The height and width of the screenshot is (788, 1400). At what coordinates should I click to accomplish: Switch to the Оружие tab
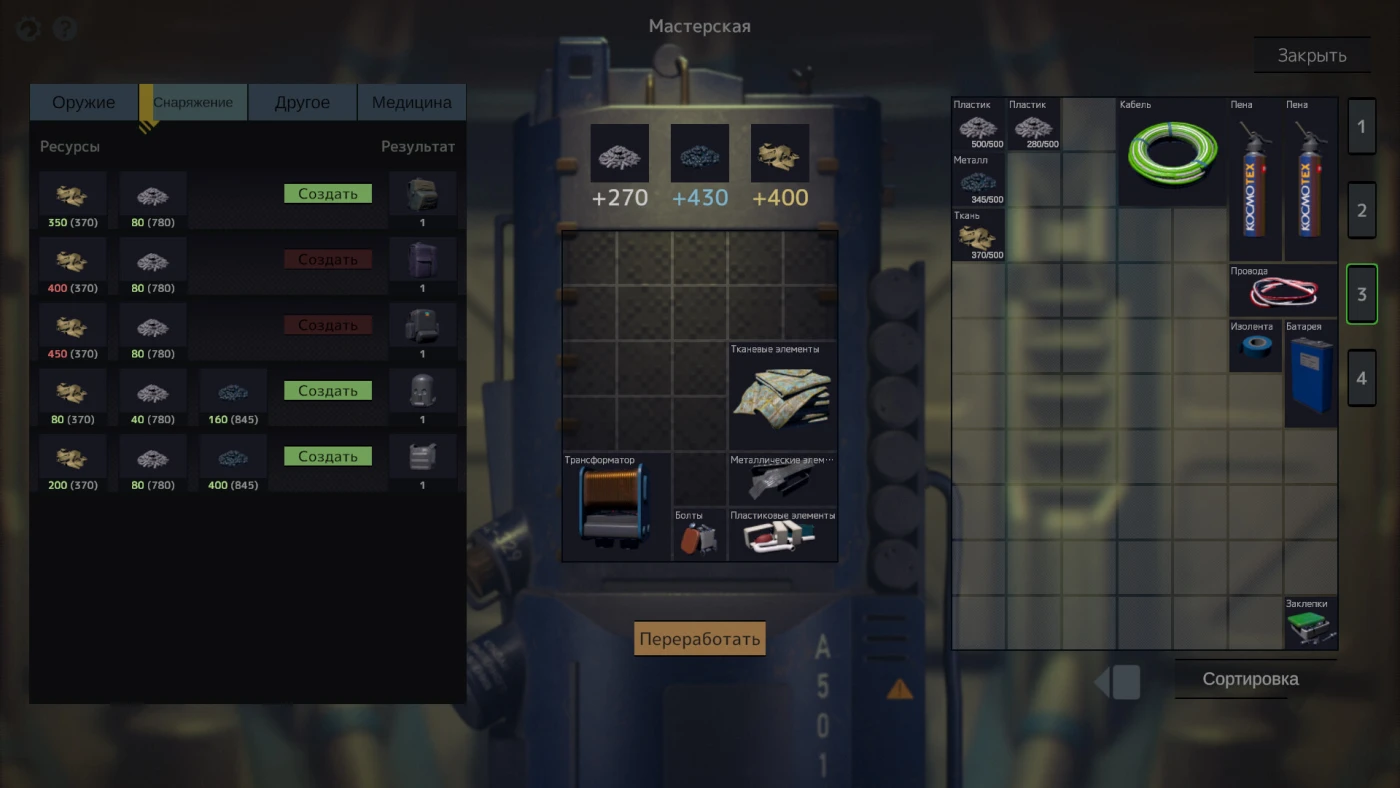(84, 102)
